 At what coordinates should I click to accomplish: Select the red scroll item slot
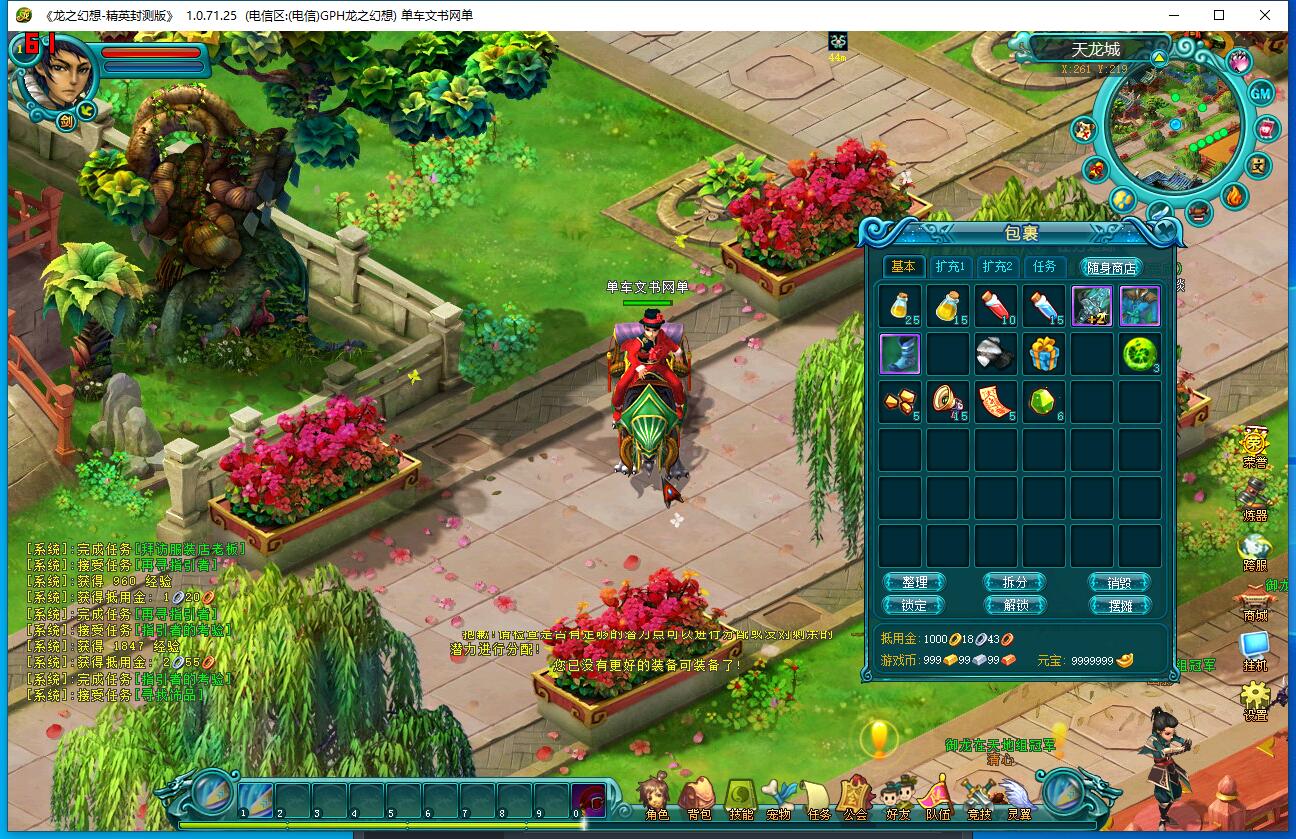995,401
